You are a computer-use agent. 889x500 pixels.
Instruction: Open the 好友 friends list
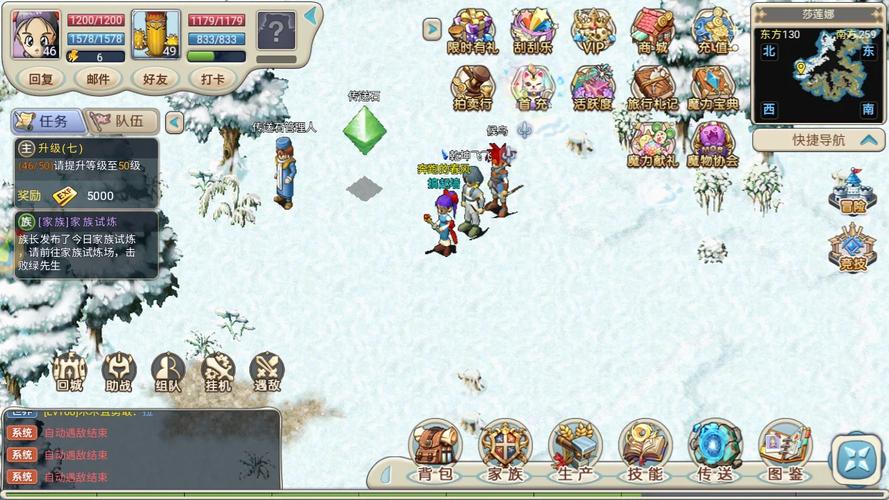155,79
